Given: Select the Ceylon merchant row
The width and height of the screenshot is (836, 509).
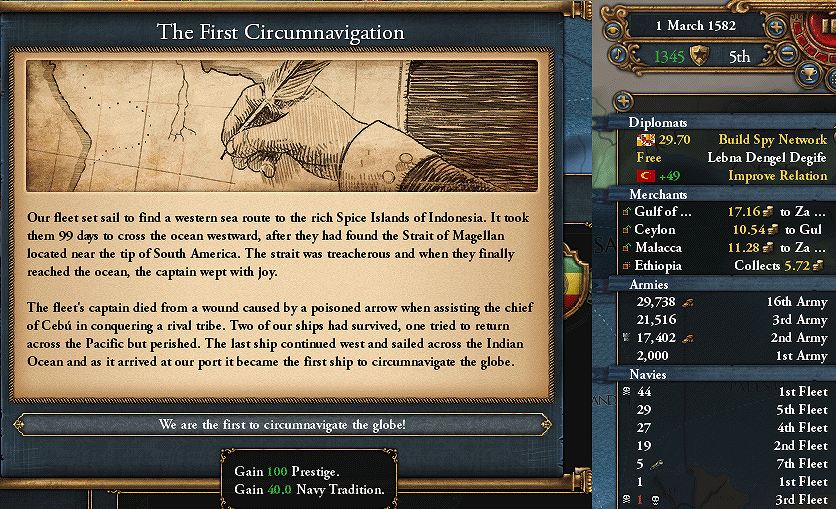Looking at the screenshot, I should coord(728,230).
